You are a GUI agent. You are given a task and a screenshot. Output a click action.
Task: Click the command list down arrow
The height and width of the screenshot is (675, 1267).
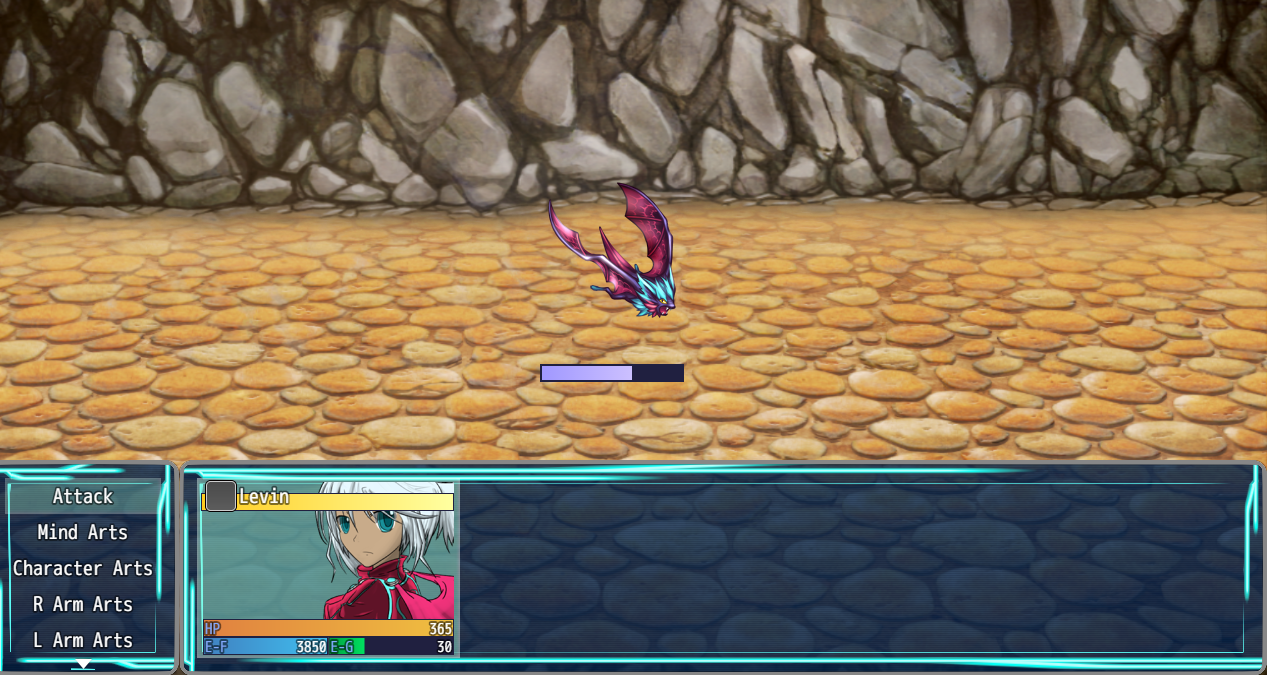click(x=84, y=664)
